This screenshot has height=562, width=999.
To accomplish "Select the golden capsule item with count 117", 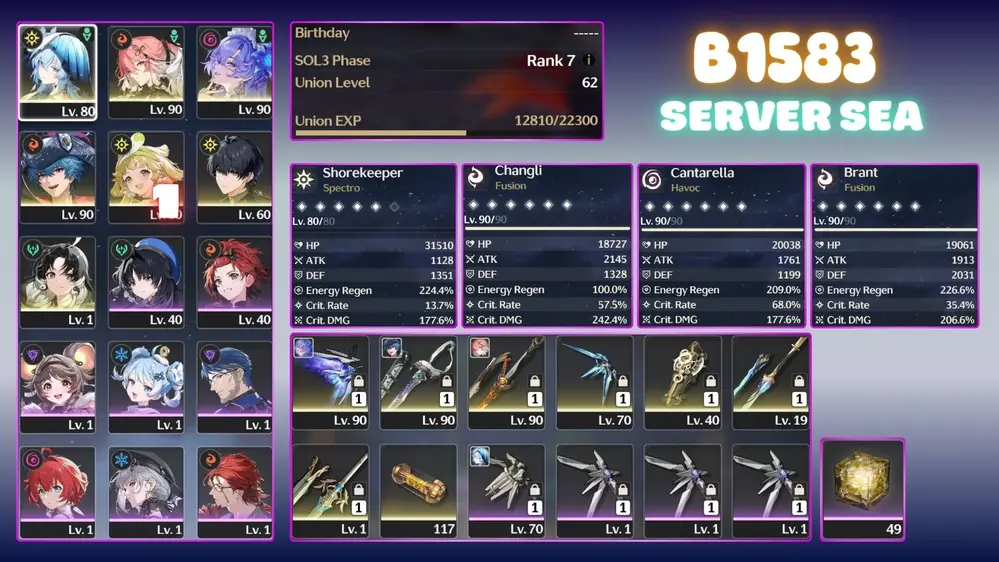I will coord(418,491).
